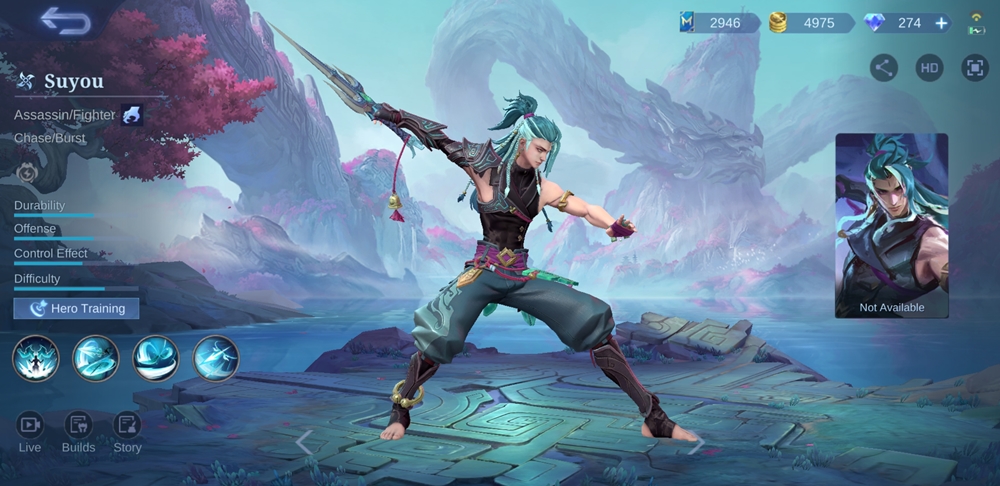Open Suyou's Story
Image resolution: width=1000 pixels, height=486 pixels.
(127, 433)
